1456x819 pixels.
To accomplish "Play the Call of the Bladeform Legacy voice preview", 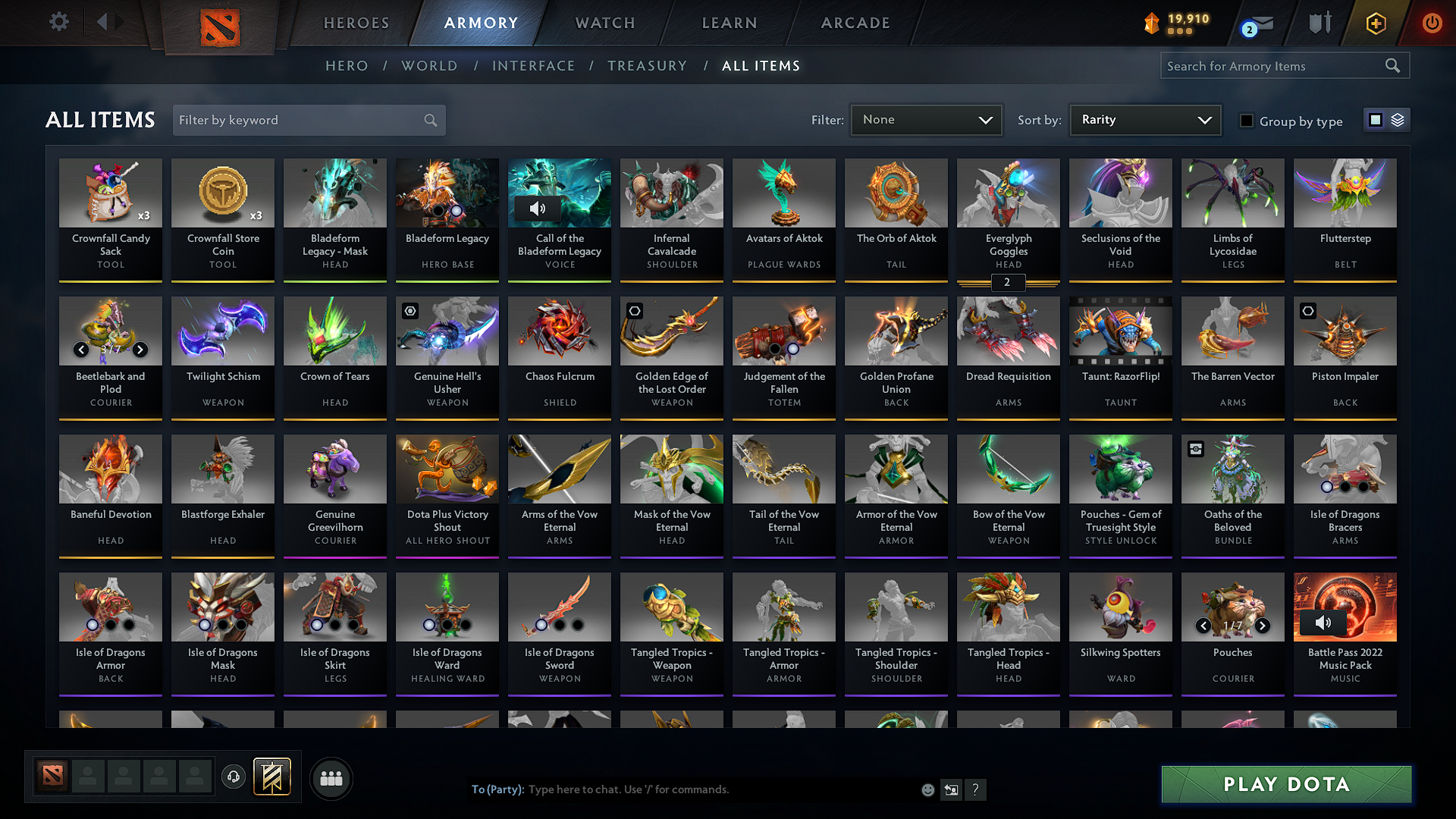I will [539, 208].
